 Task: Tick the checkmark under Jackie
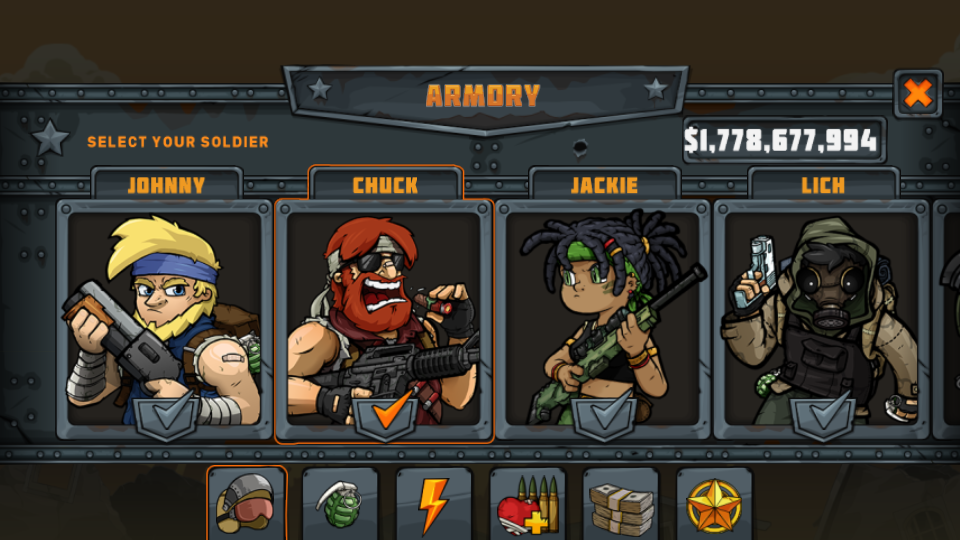[604, 414]
